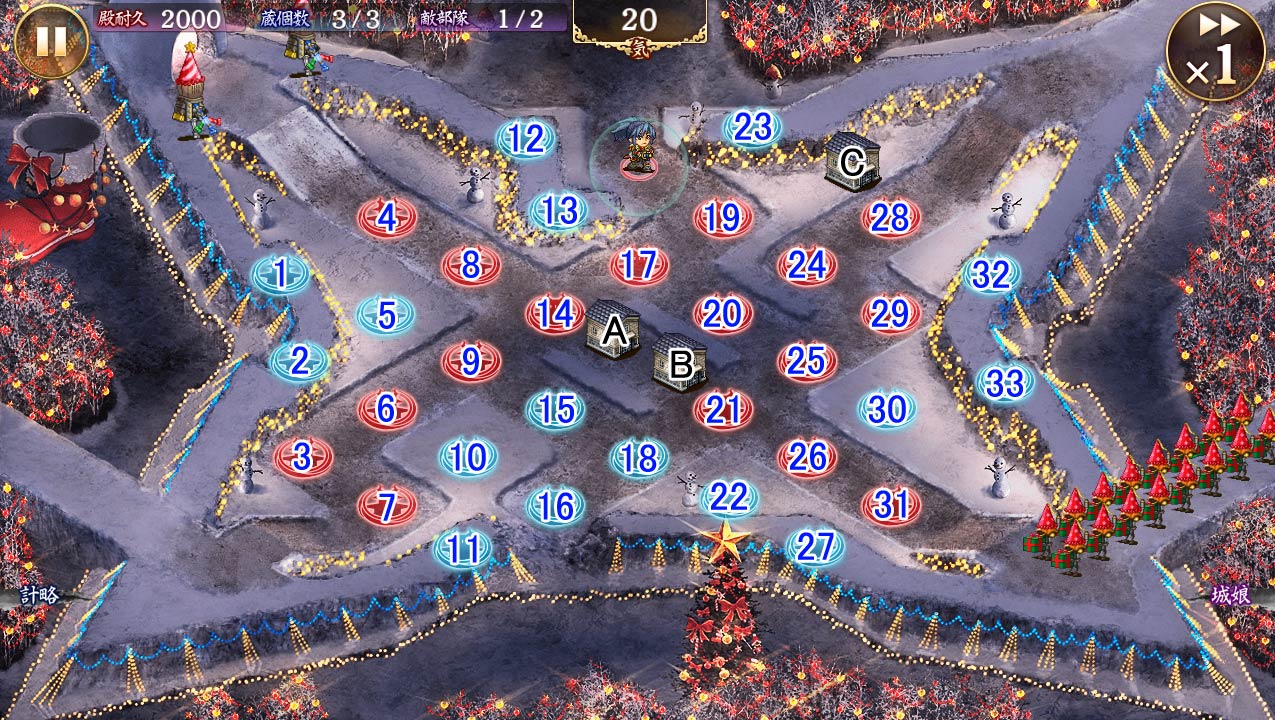Choose blue deployment tile 23
The height and width of the screenshot is (720, 1275).
[x=752, y=128]
